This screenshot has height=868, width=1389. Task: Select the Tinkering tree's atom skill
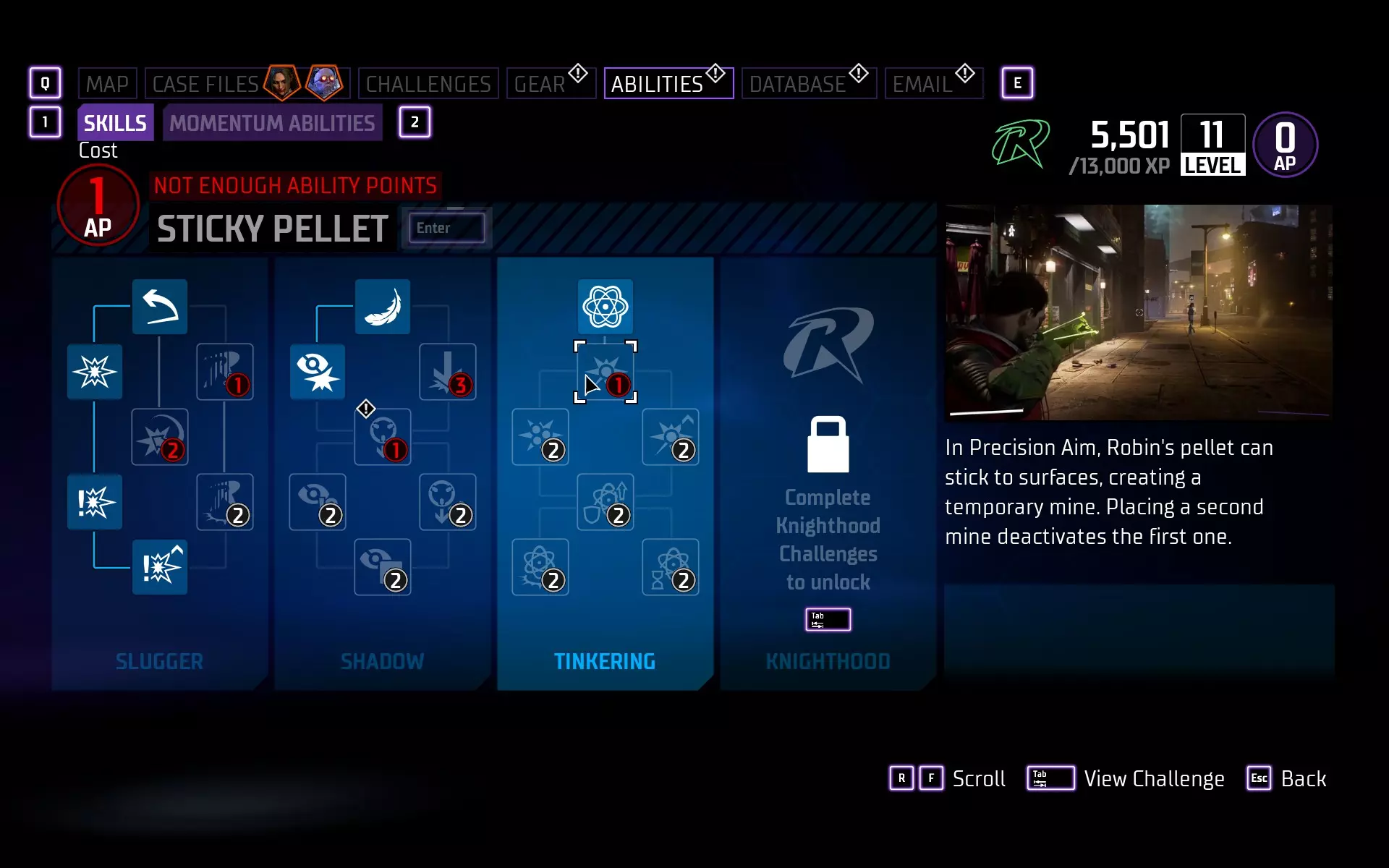point(606,307)
